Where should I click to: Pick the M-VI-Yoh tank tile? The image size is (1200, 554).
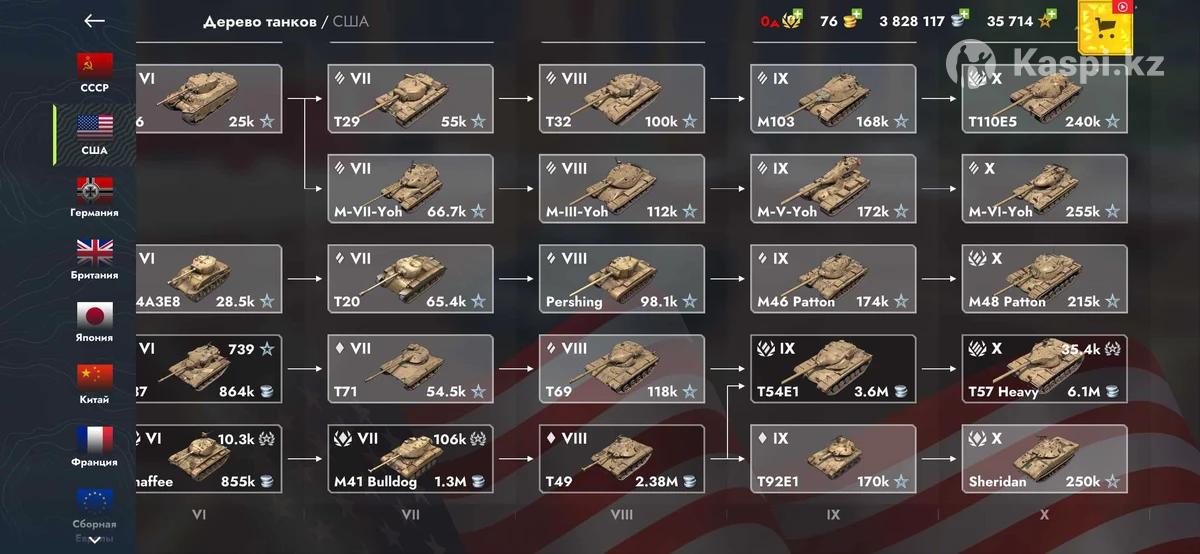(1044, 188)
